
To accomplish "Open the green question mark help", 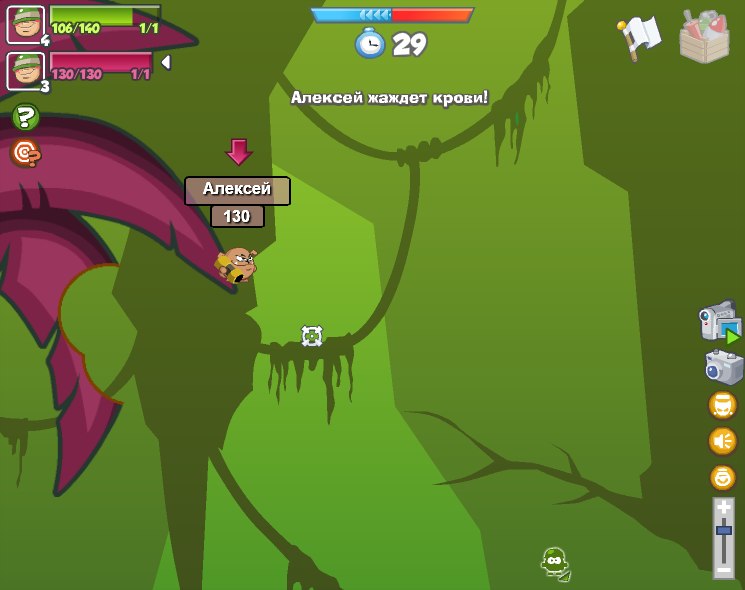I will point(26,118).
